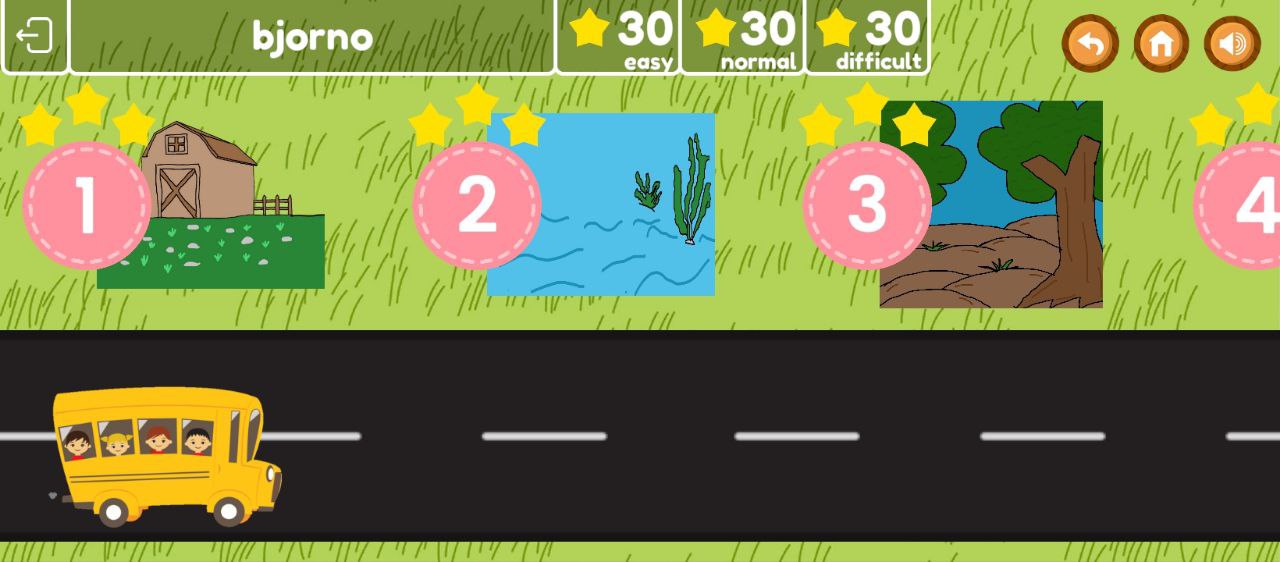Open level 3 tree forest stage
Screen dimensions: 1280x562
click(x=867, y=205)
